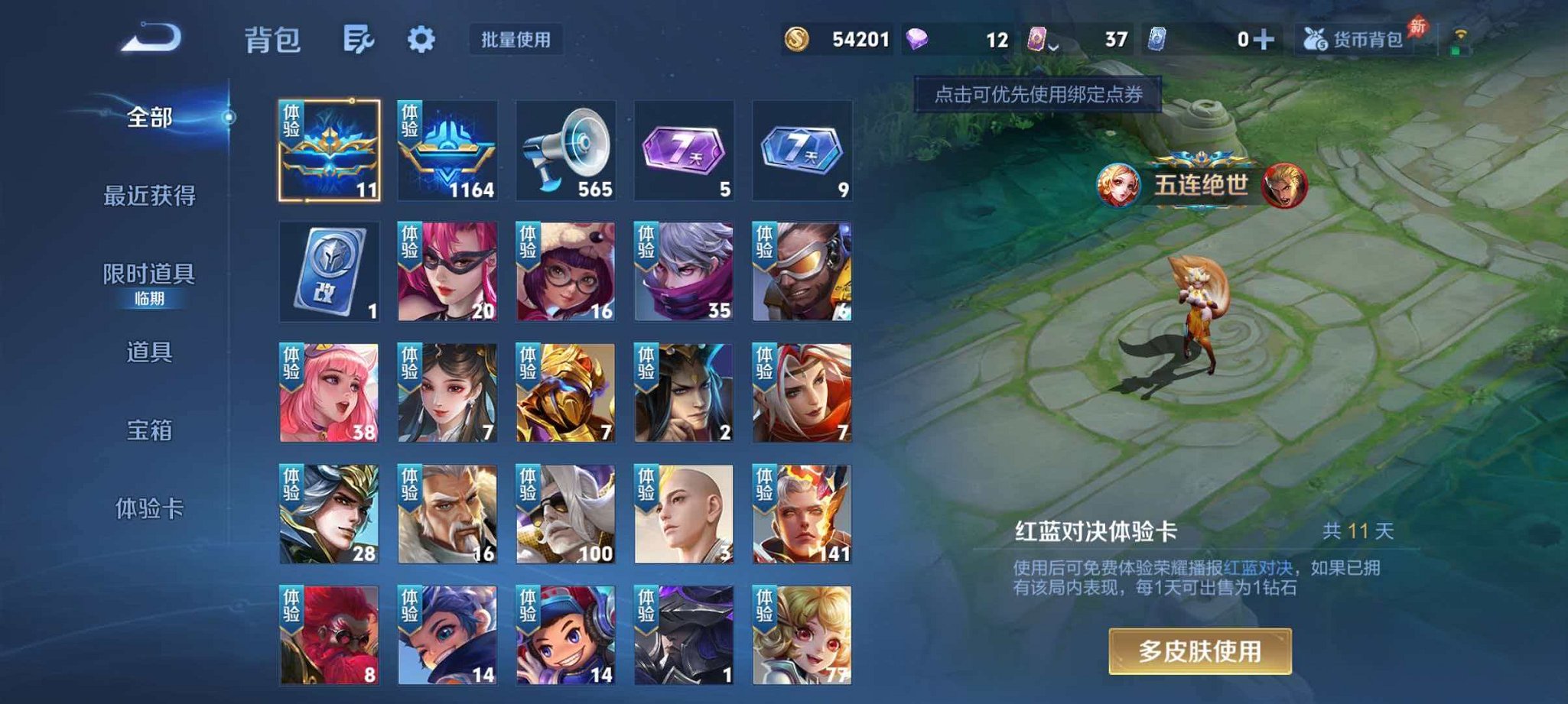Open the settings gear icon
Image resolution: width=1568 pixels, height=704 pixels.
421,36
